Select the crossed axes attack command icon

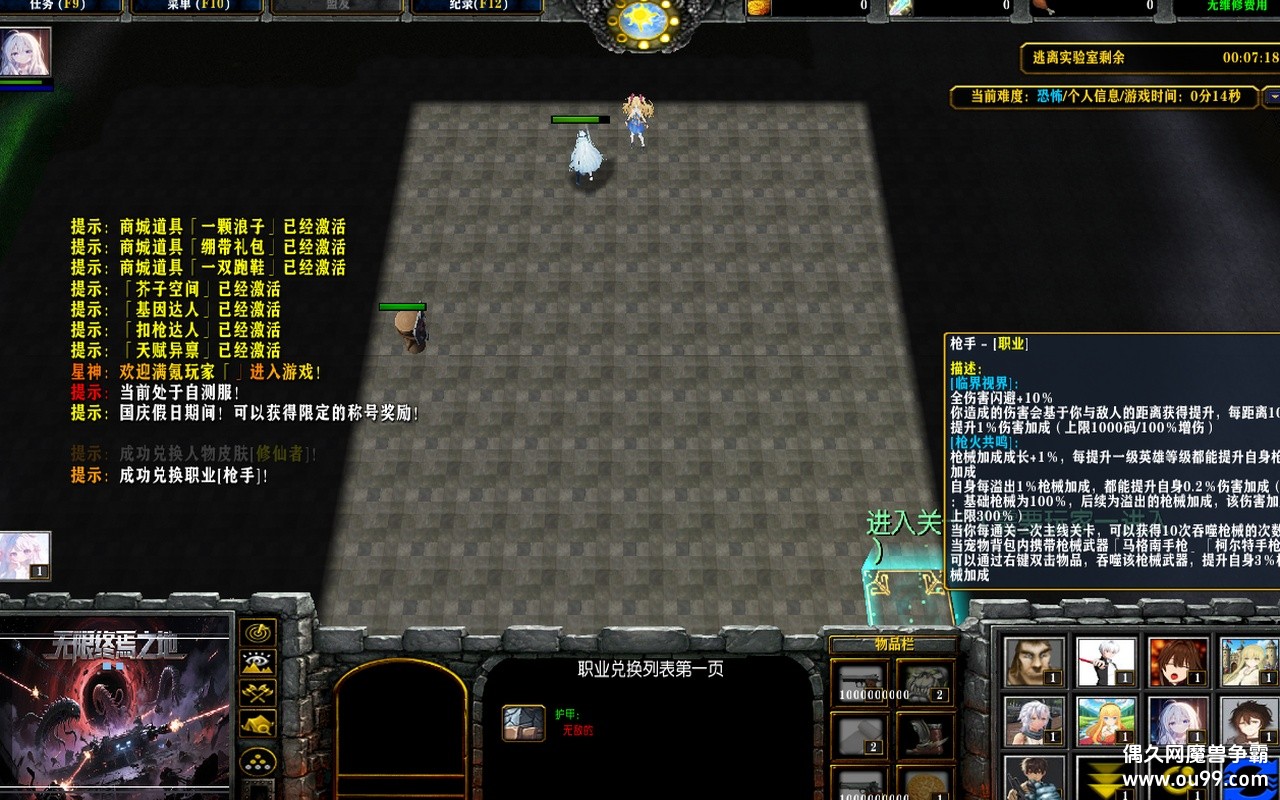pyautogui.click(x=258, y=693)
